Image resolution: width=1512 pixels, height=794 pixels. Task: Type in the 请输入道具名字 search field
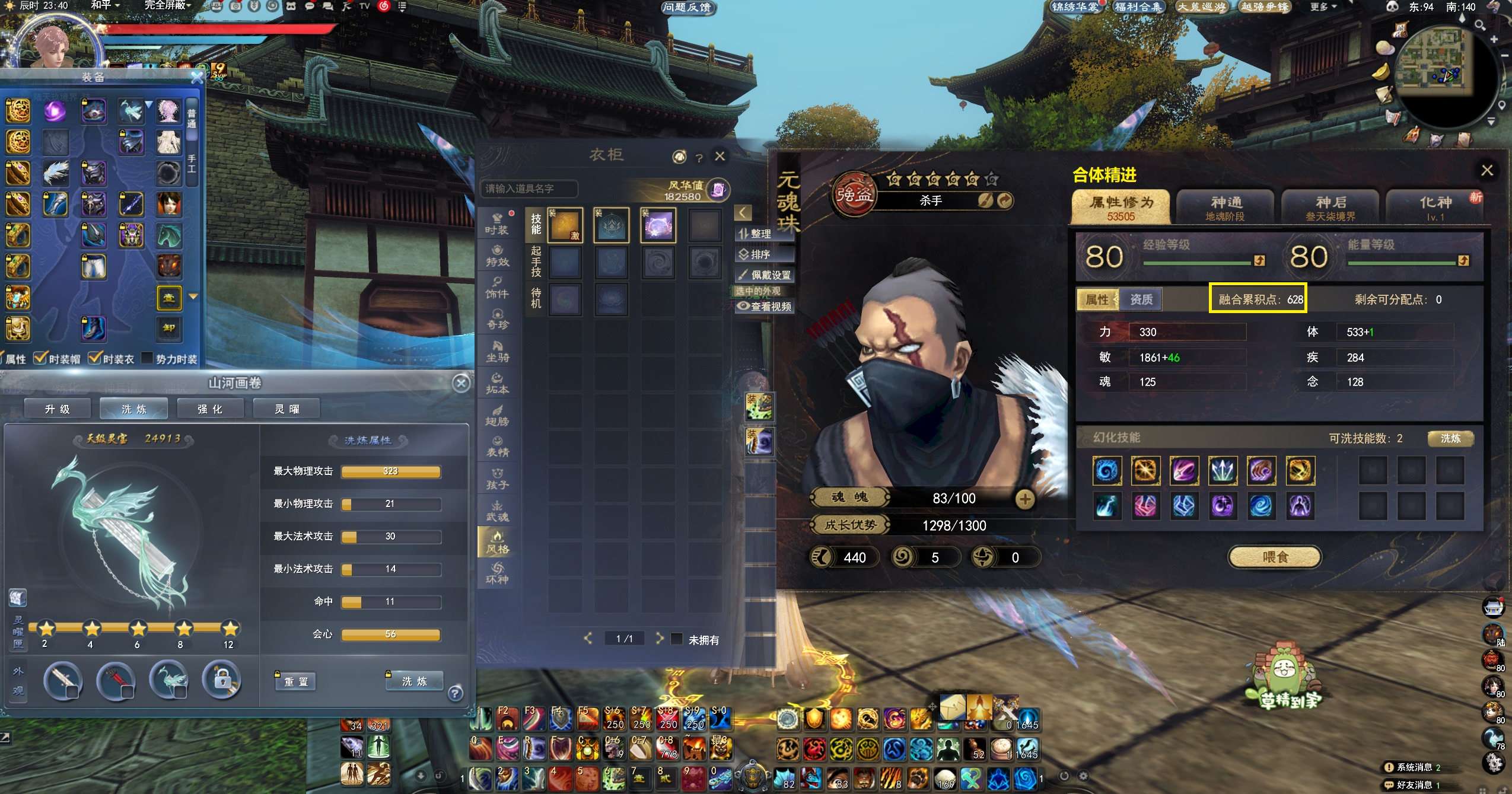click(x=528, y=189)
